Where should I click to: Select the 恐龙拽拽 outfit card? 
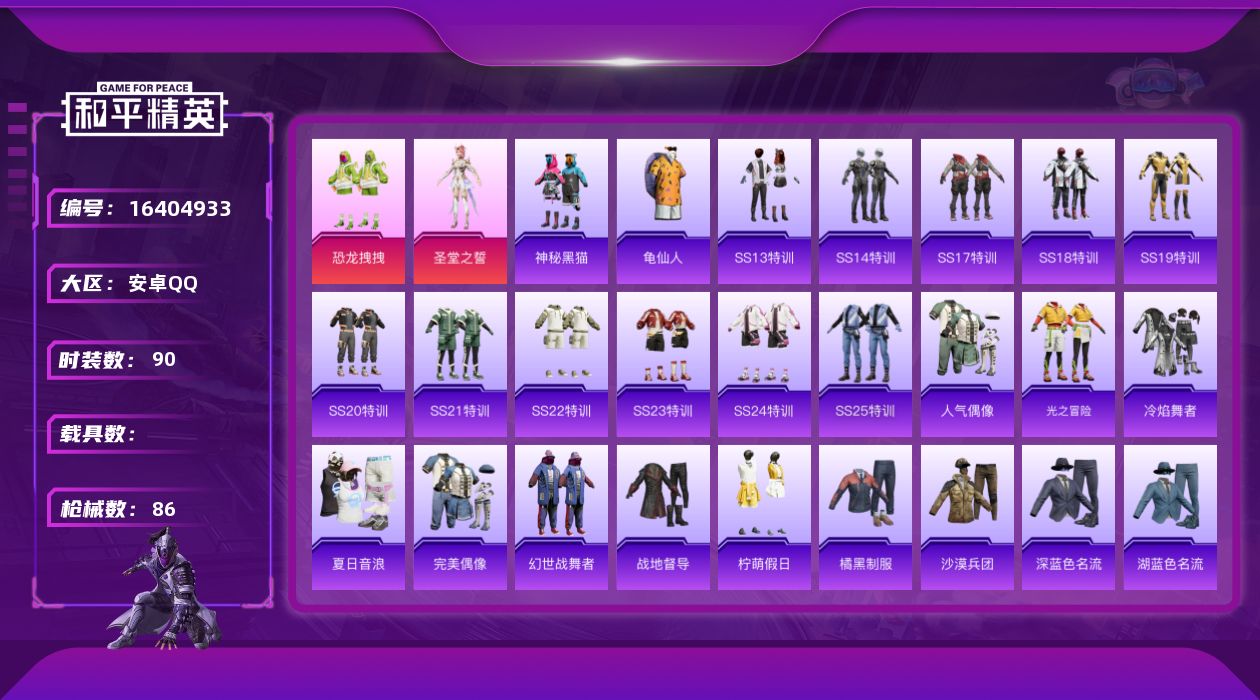click(x=358, y=211)
